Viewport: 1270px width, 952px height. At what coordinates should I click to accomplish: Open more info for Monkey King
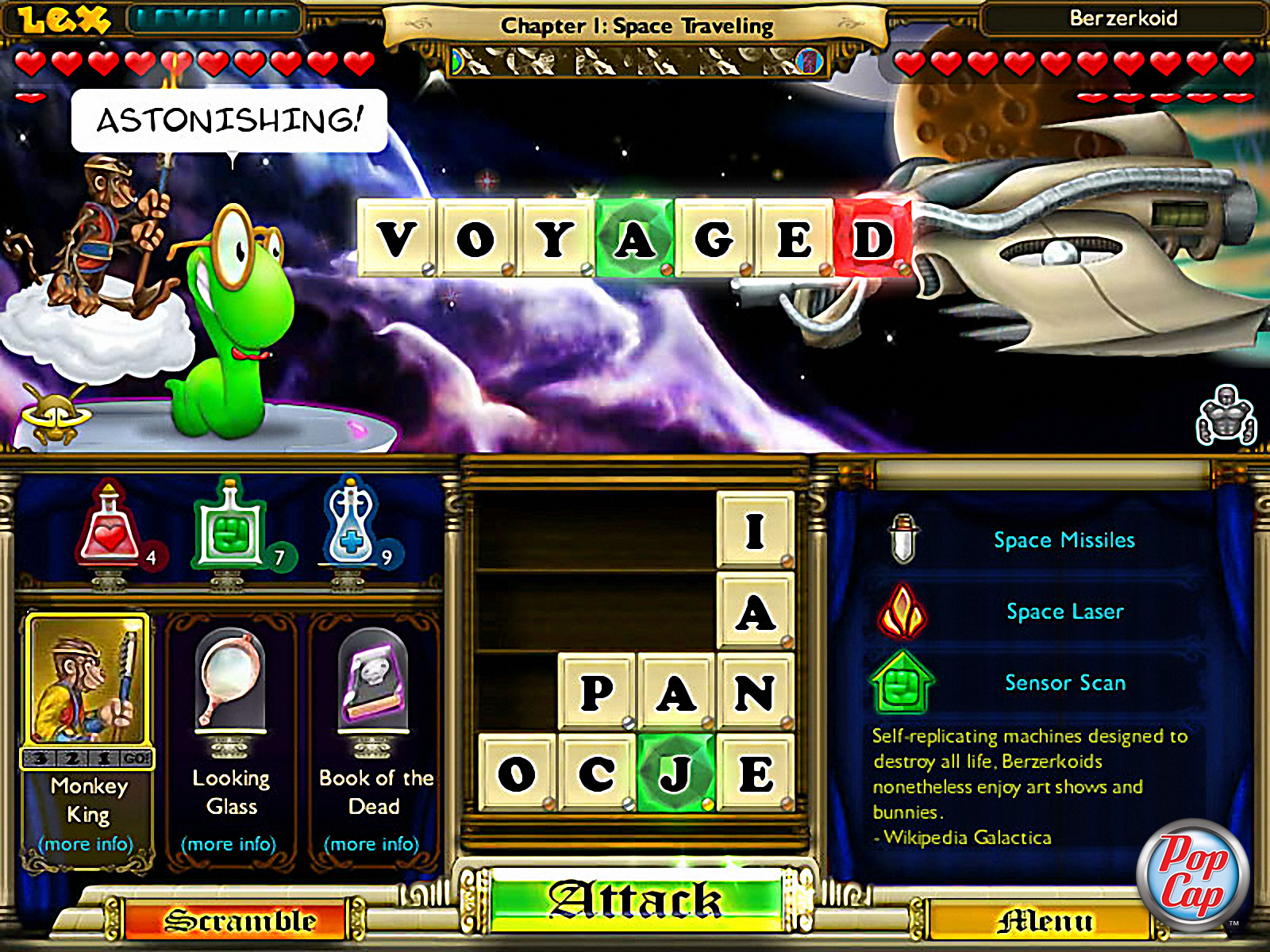87,844
